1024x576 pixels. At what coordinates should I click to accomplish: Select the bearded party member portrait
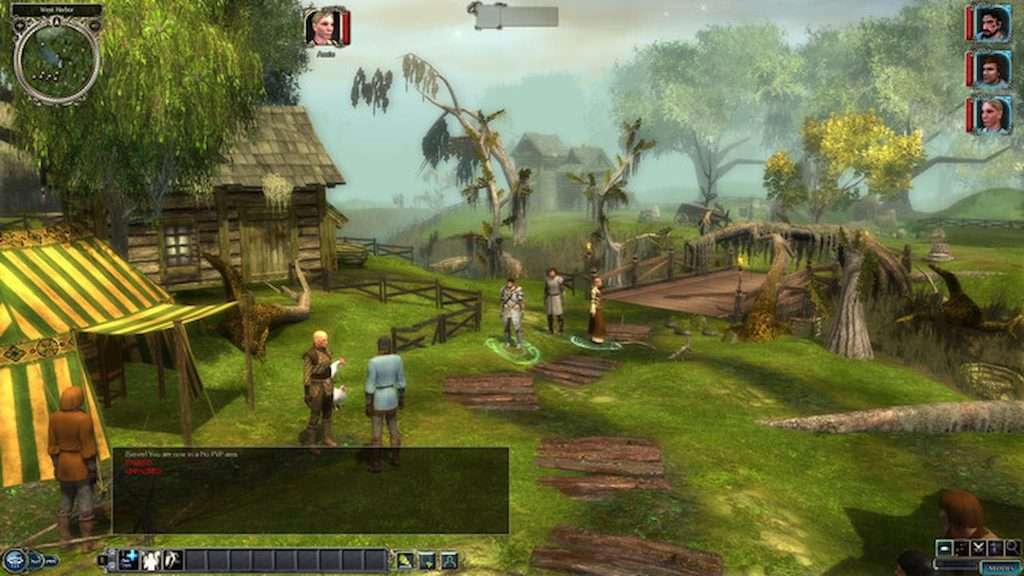tap(990, 23)
